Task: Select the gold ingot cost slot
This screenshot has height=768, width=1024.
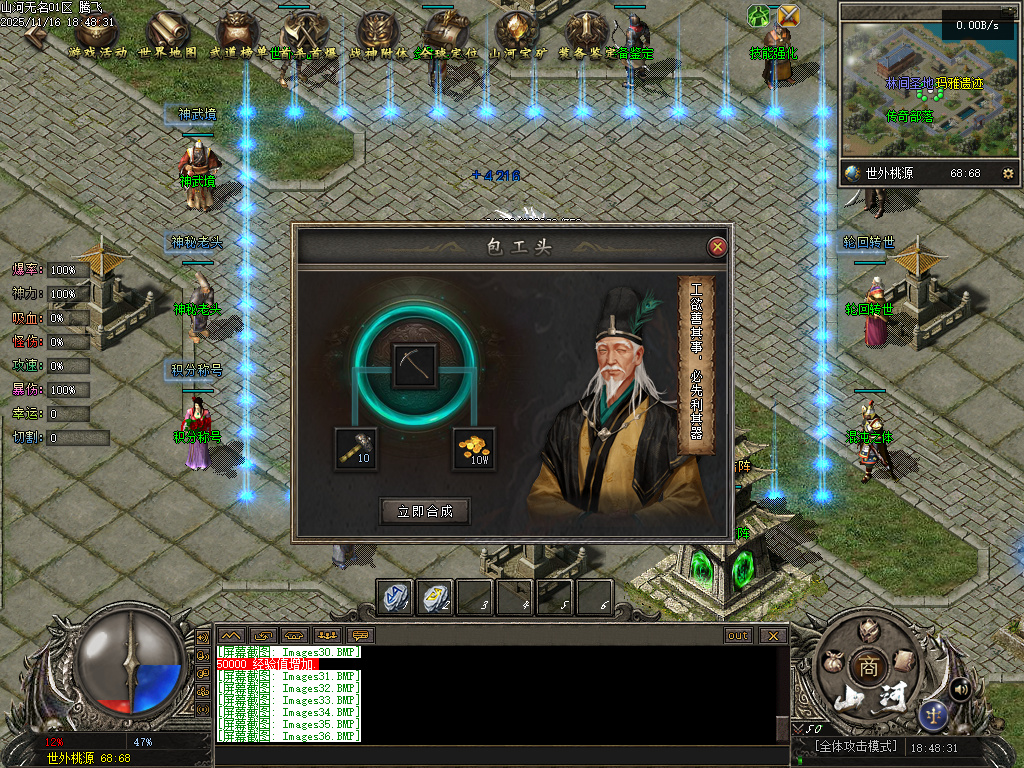Action: pyautogui.click(x=474, y=448)
